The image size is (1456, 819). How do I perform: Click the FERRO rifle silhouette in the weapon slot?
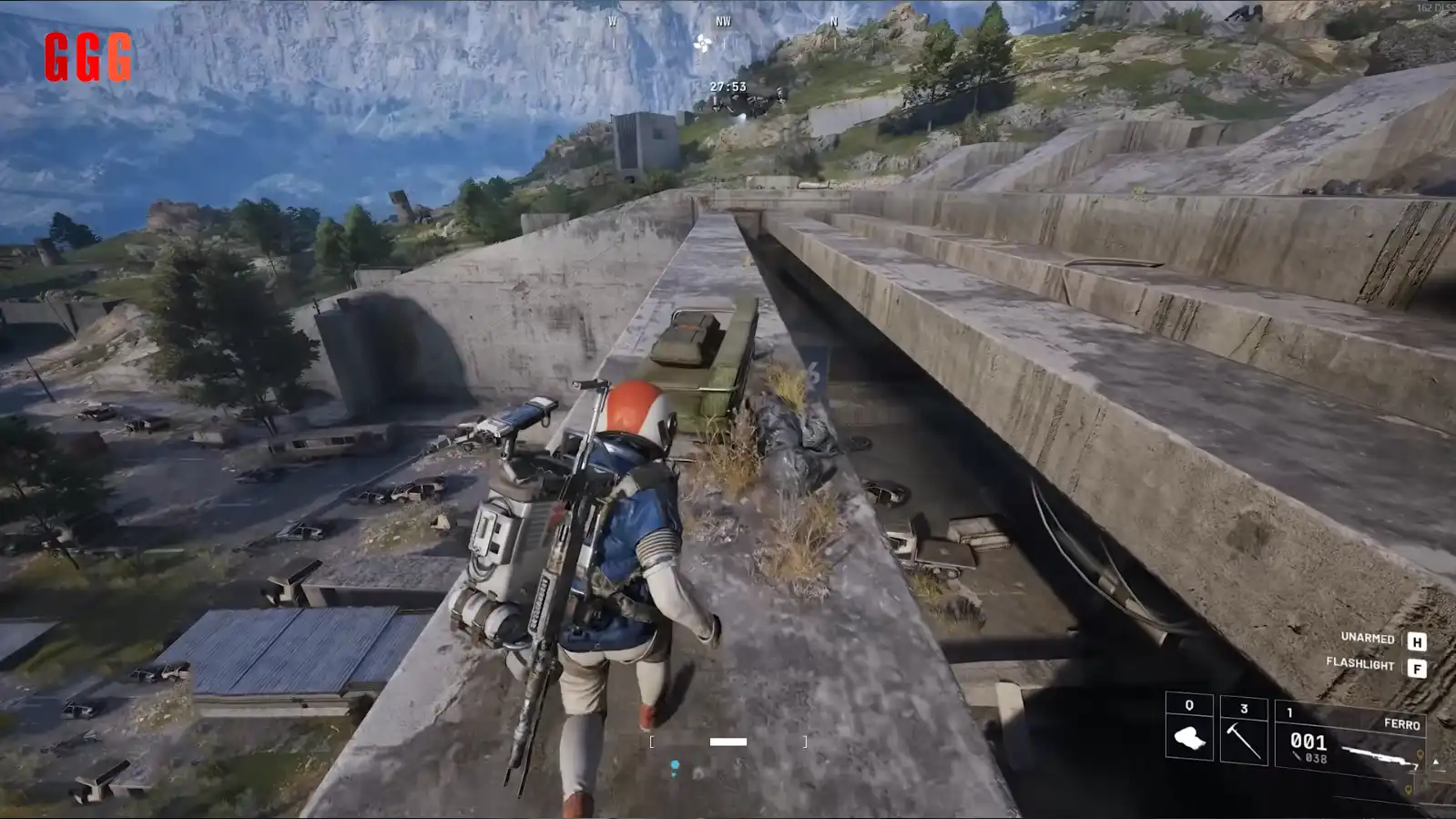[1379, 755]
